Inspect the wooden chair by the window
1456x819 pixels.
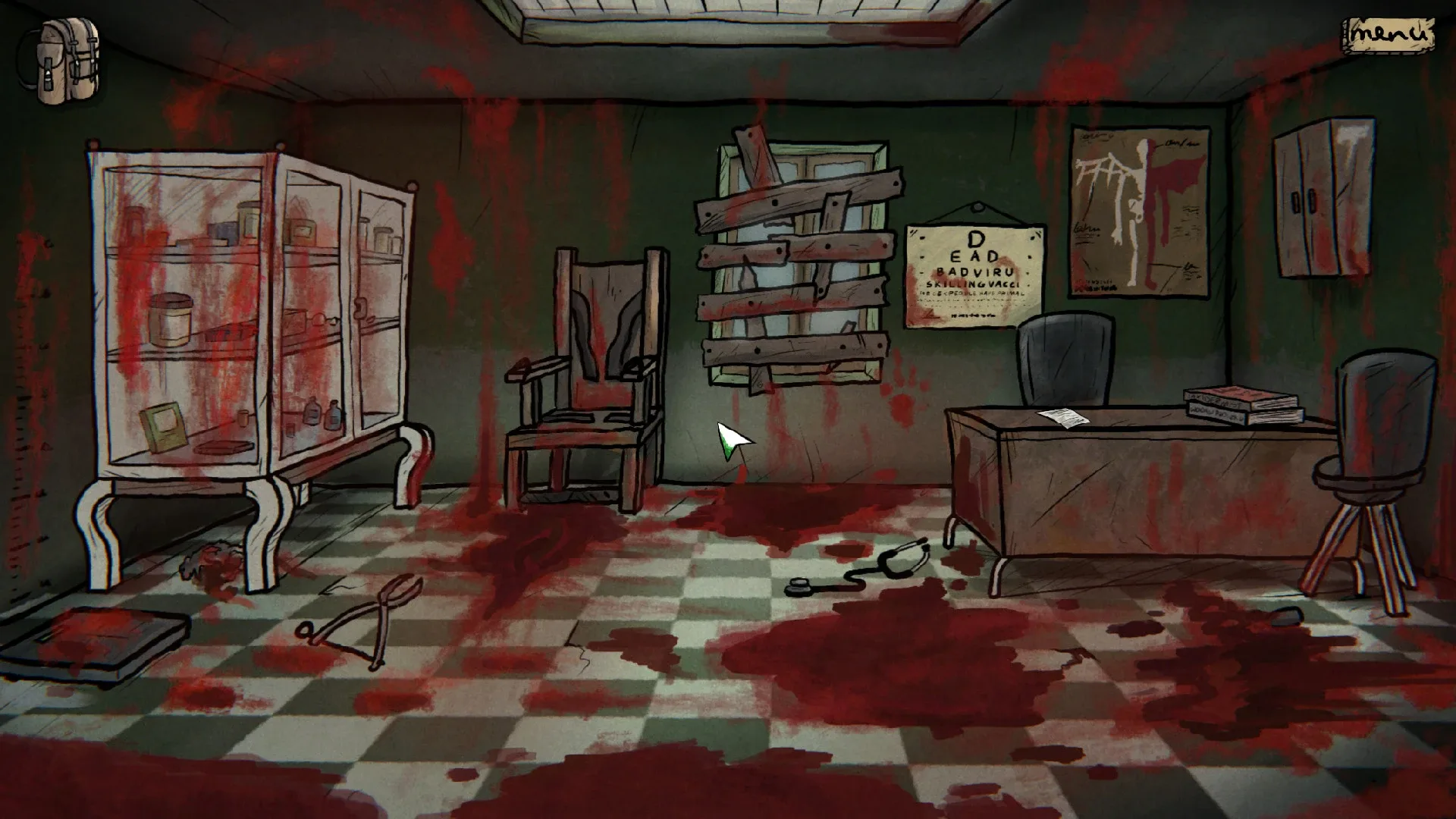click(x=584, y=372)
